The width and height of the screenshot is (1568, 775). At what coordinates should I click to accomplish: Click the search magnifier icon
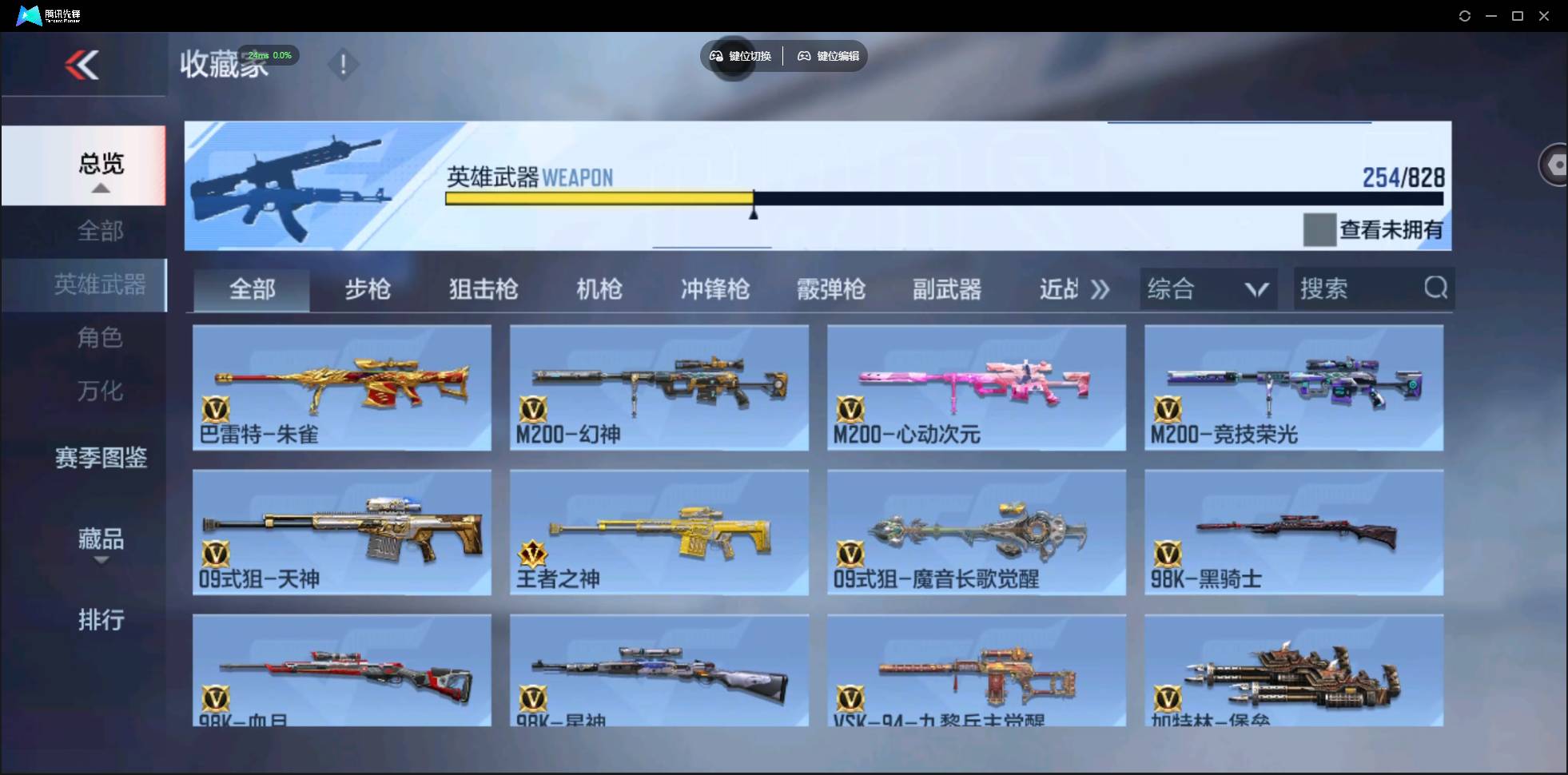[1436, 288]
